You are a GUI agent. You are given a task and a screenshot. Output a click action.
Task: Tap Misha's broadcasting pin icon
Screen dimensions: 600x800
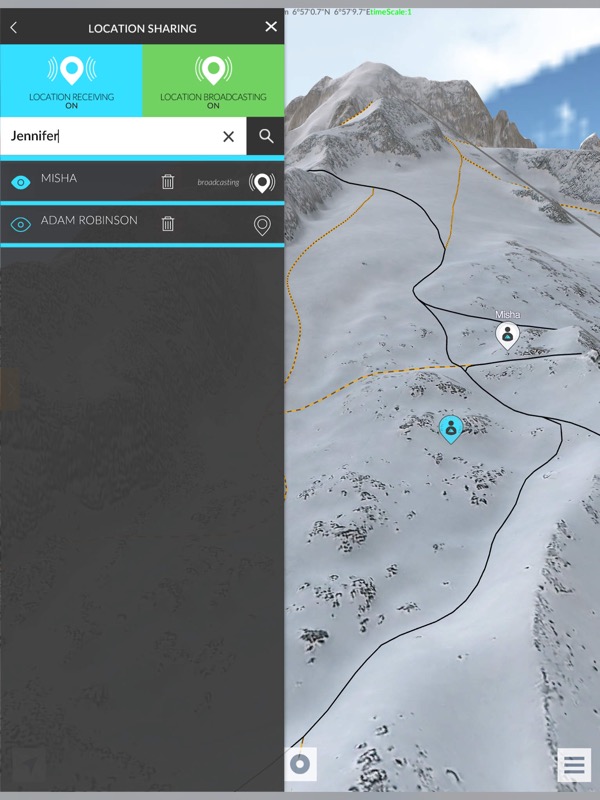pyautogui.click(x=262, y=182)
